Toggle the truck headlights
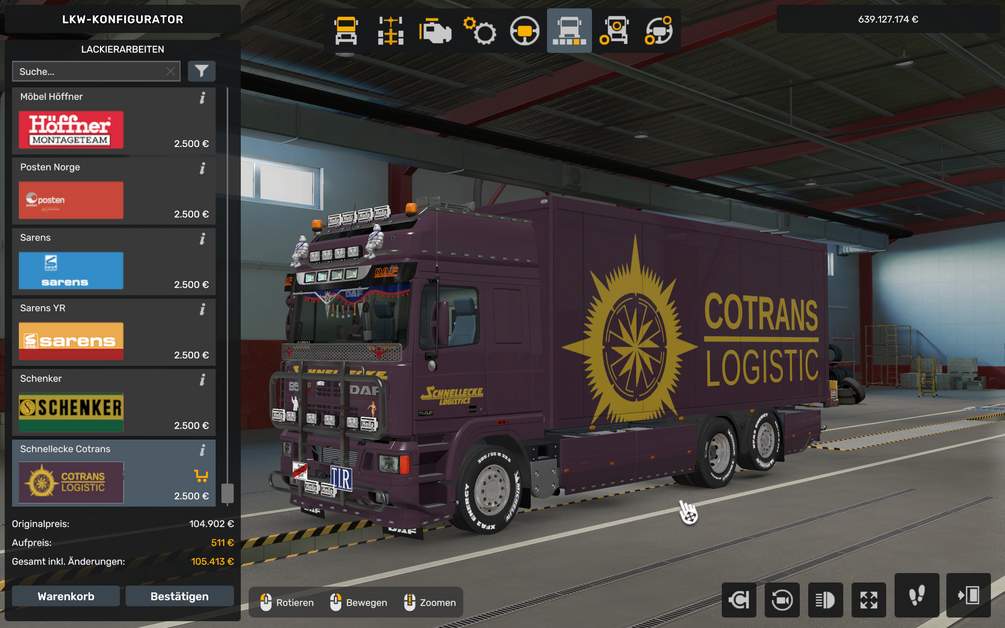Viewport: 1005px width, 628px height. click(x=825, y=600)
